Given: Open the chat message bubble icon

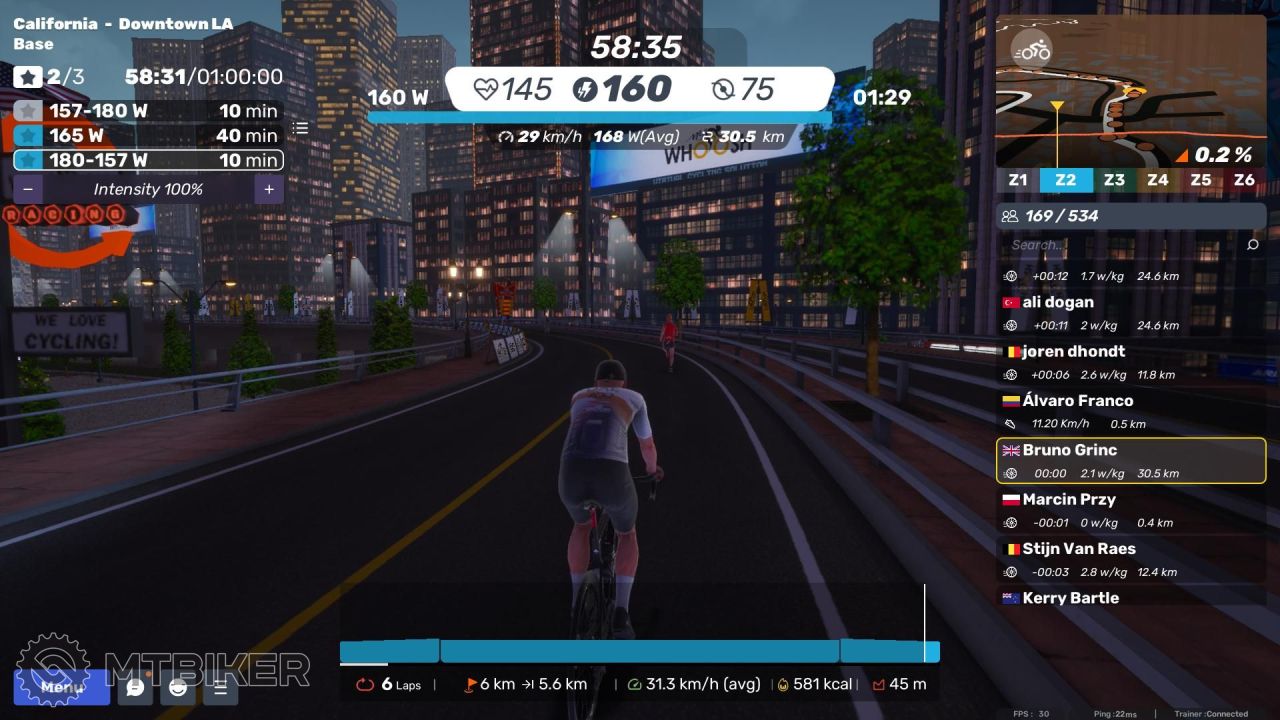Looking at the screenshot, I should click(135, 687).
